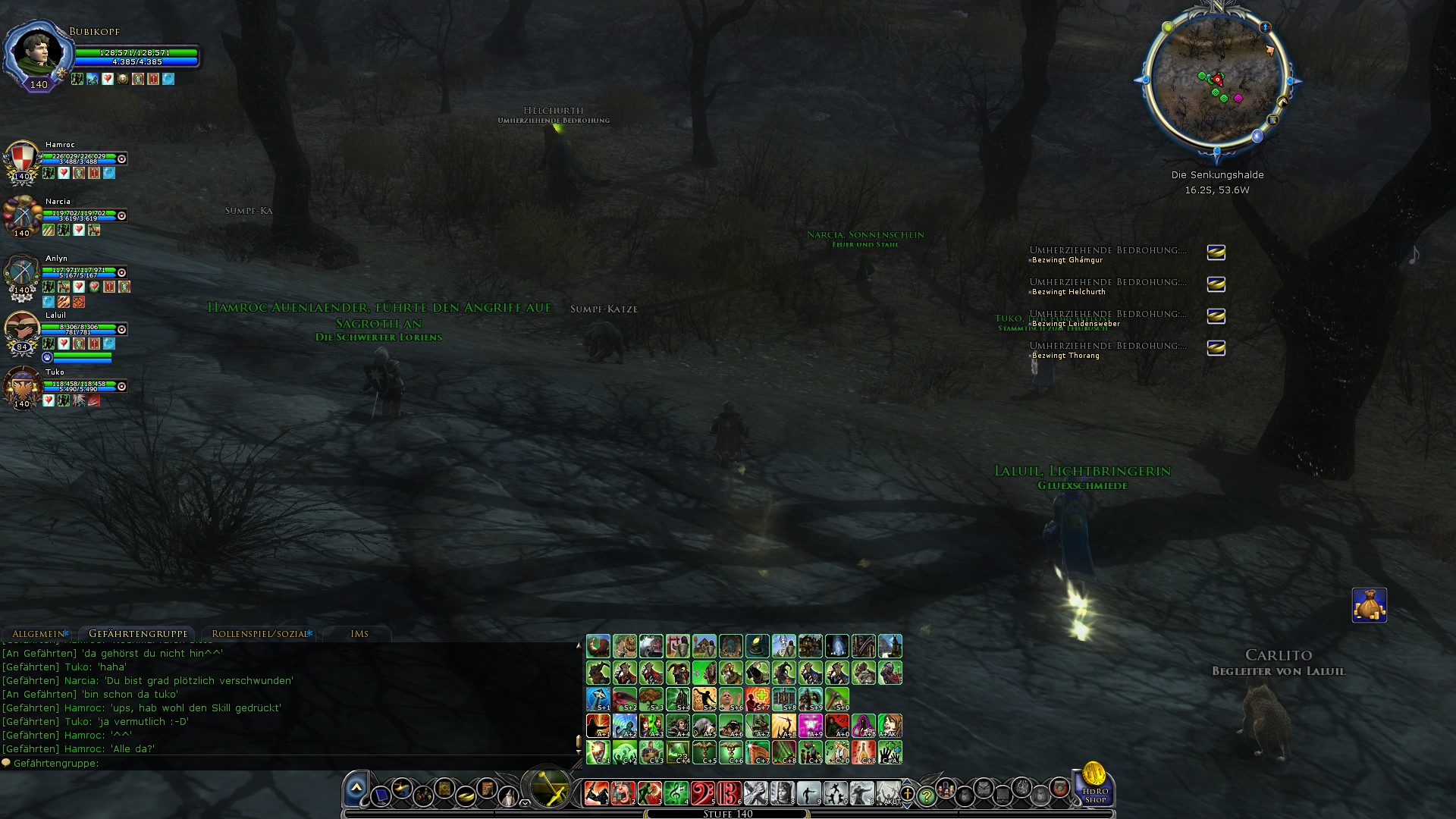Open the IMs chat tab
Image resolution: width=1456 pixels, height=819 pixels.
[359, 634]
